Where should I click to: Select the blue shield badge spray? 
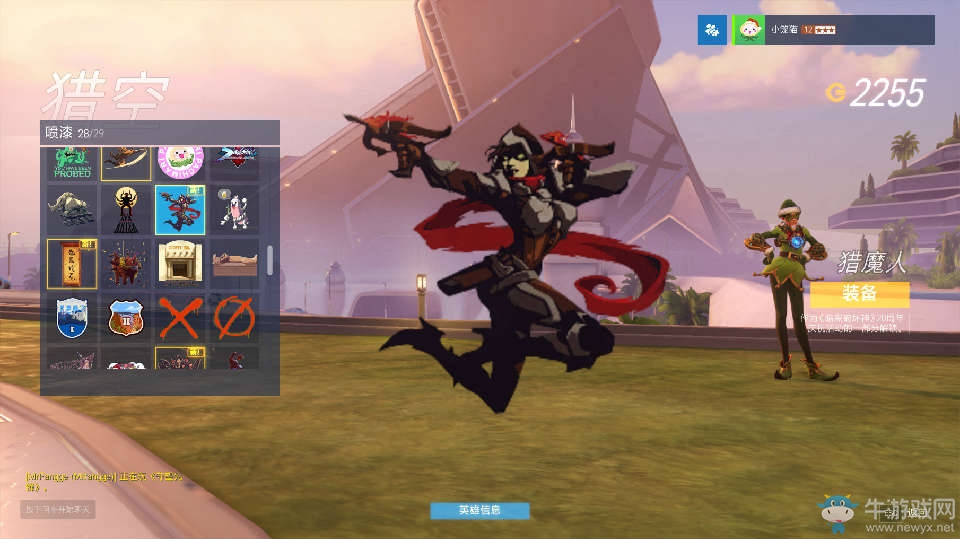(x=72, y=318)
